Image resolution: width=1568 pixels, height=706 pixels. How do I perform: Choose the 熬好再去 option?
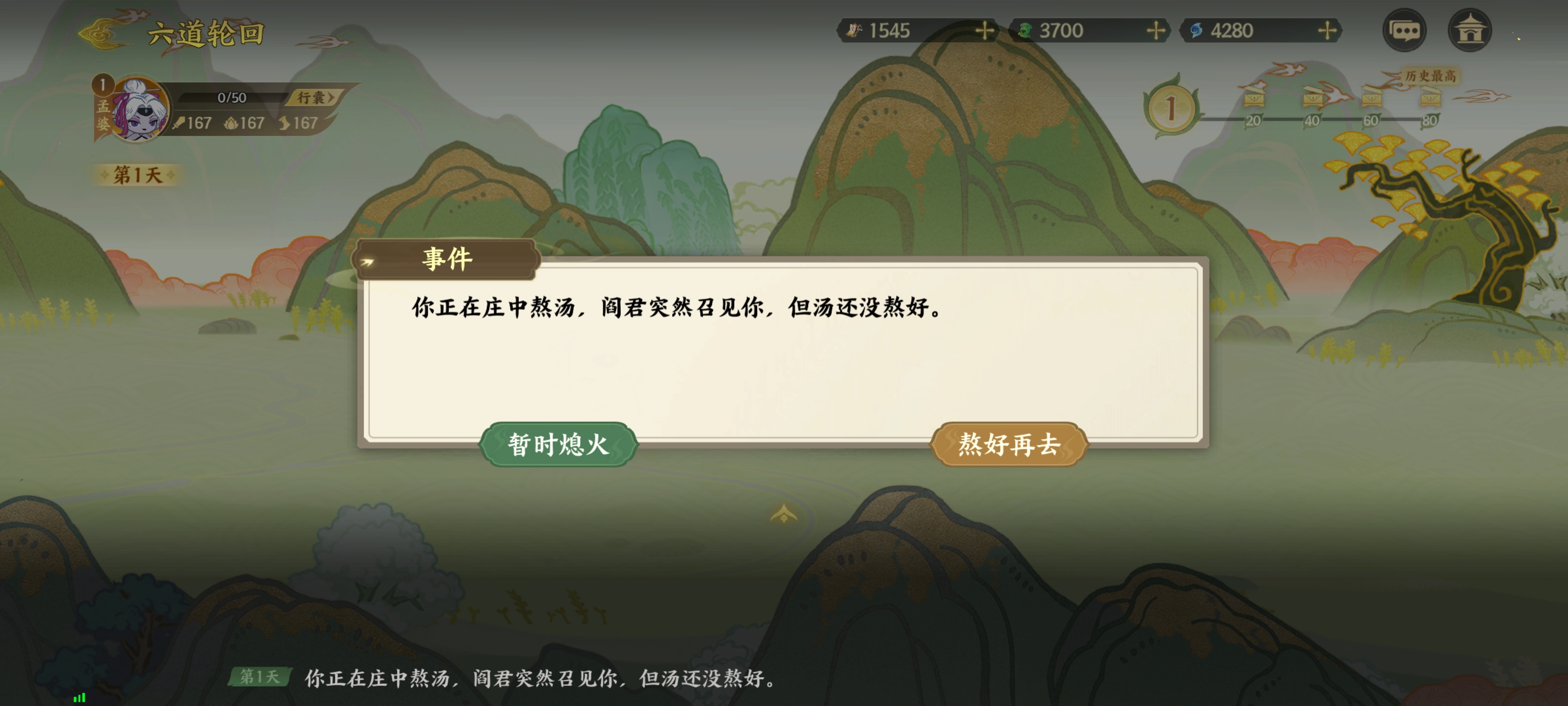[1008, 444]
